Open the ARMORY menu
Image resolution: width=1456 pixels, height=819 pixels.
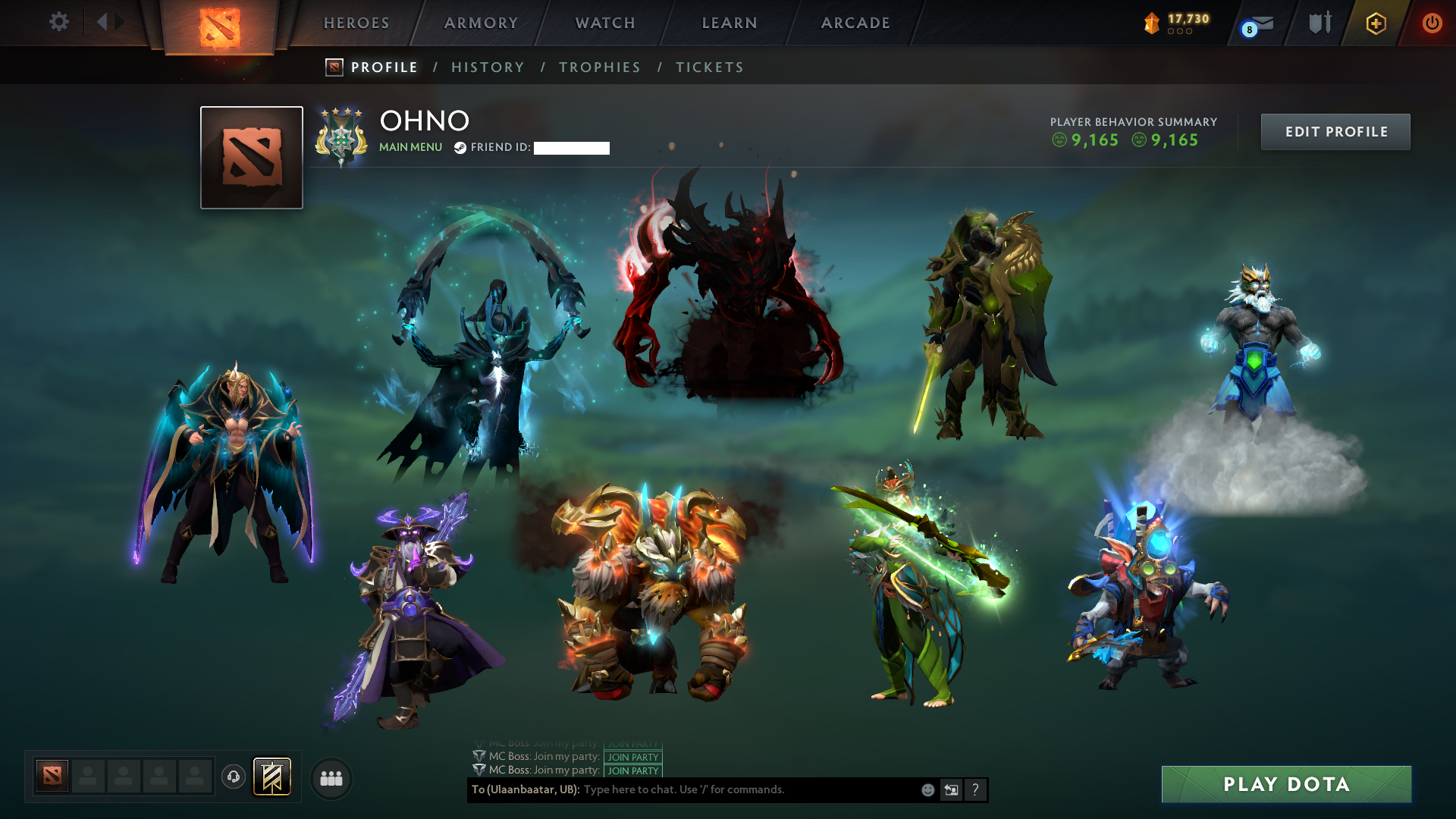point(480,23)
